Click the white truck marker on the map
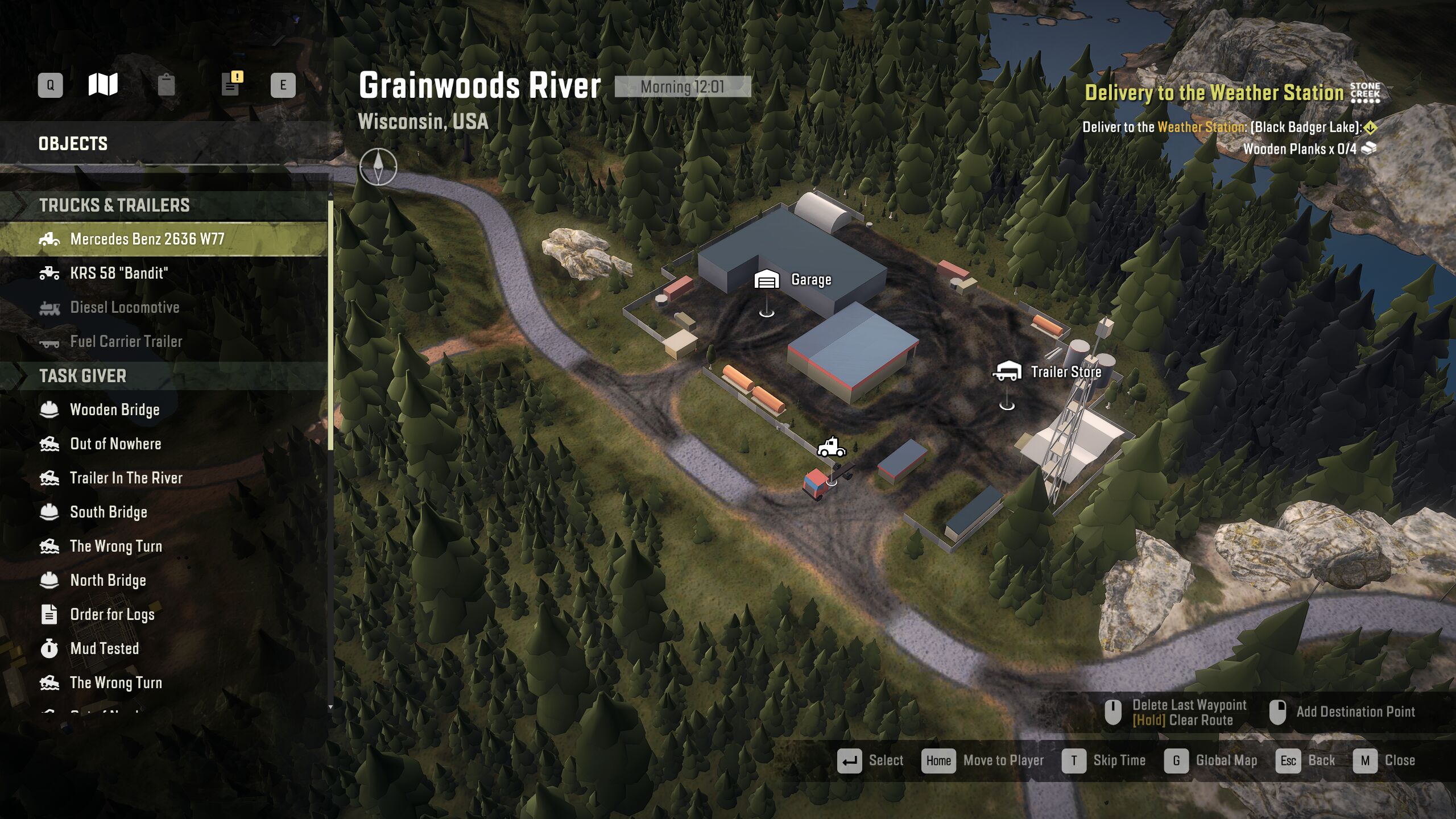The width and height of the screenshot is (1456, 819). [x=831, y=448]
